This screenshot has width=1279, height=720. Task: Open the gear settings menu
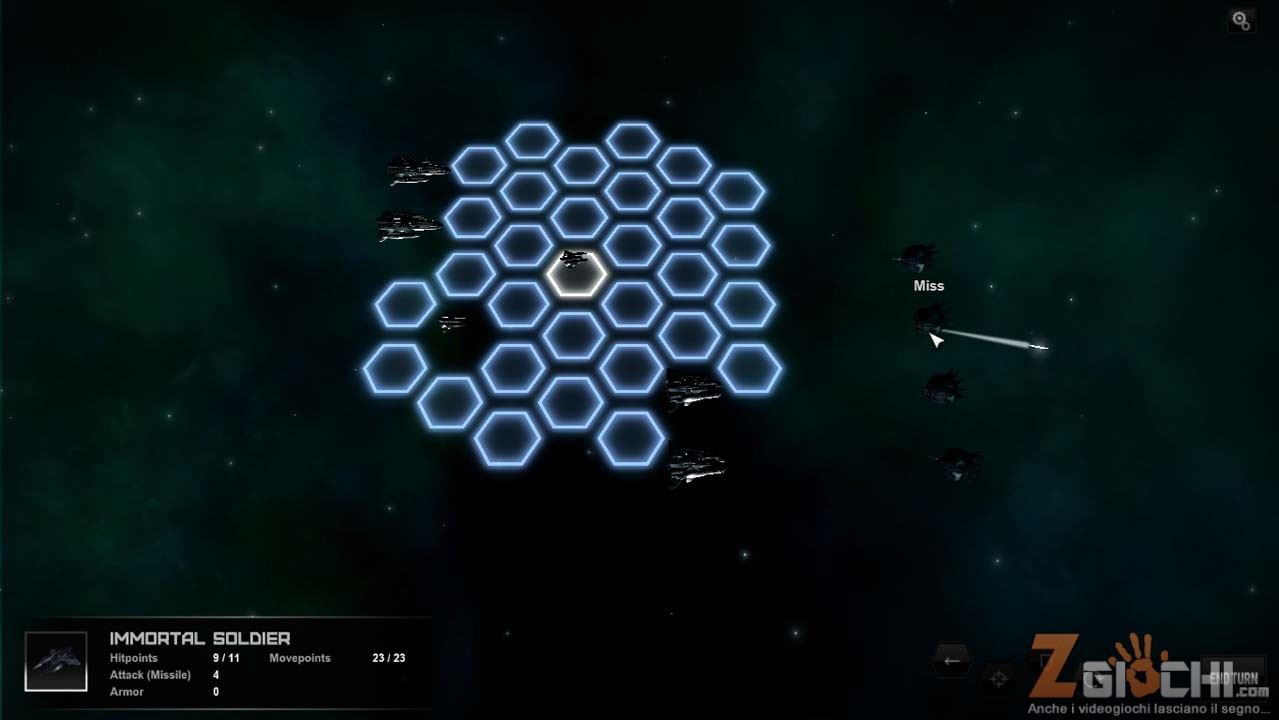click(x=1241, y=20)
